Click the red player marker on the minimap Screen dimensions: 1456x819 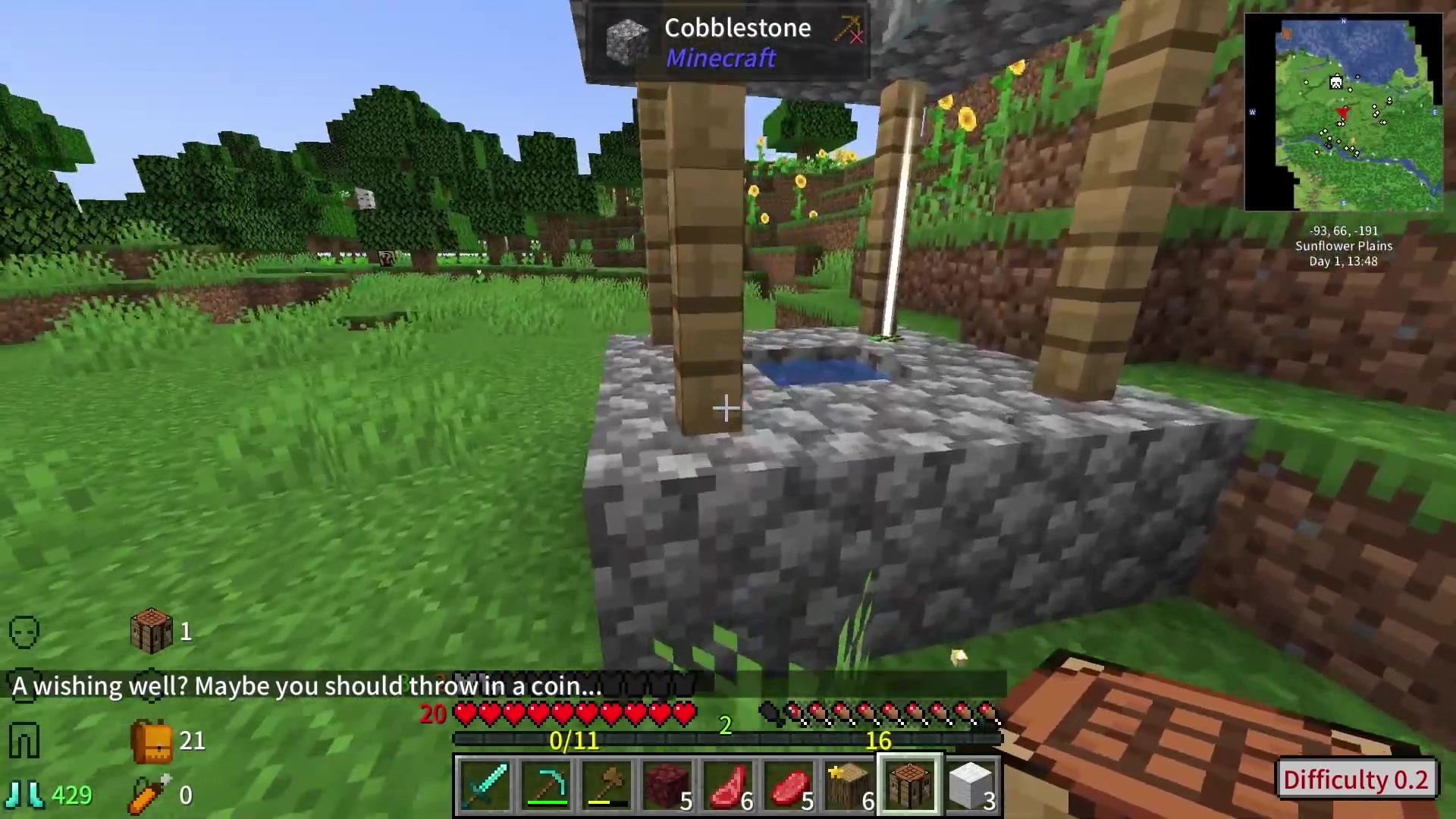(1341, 112)
